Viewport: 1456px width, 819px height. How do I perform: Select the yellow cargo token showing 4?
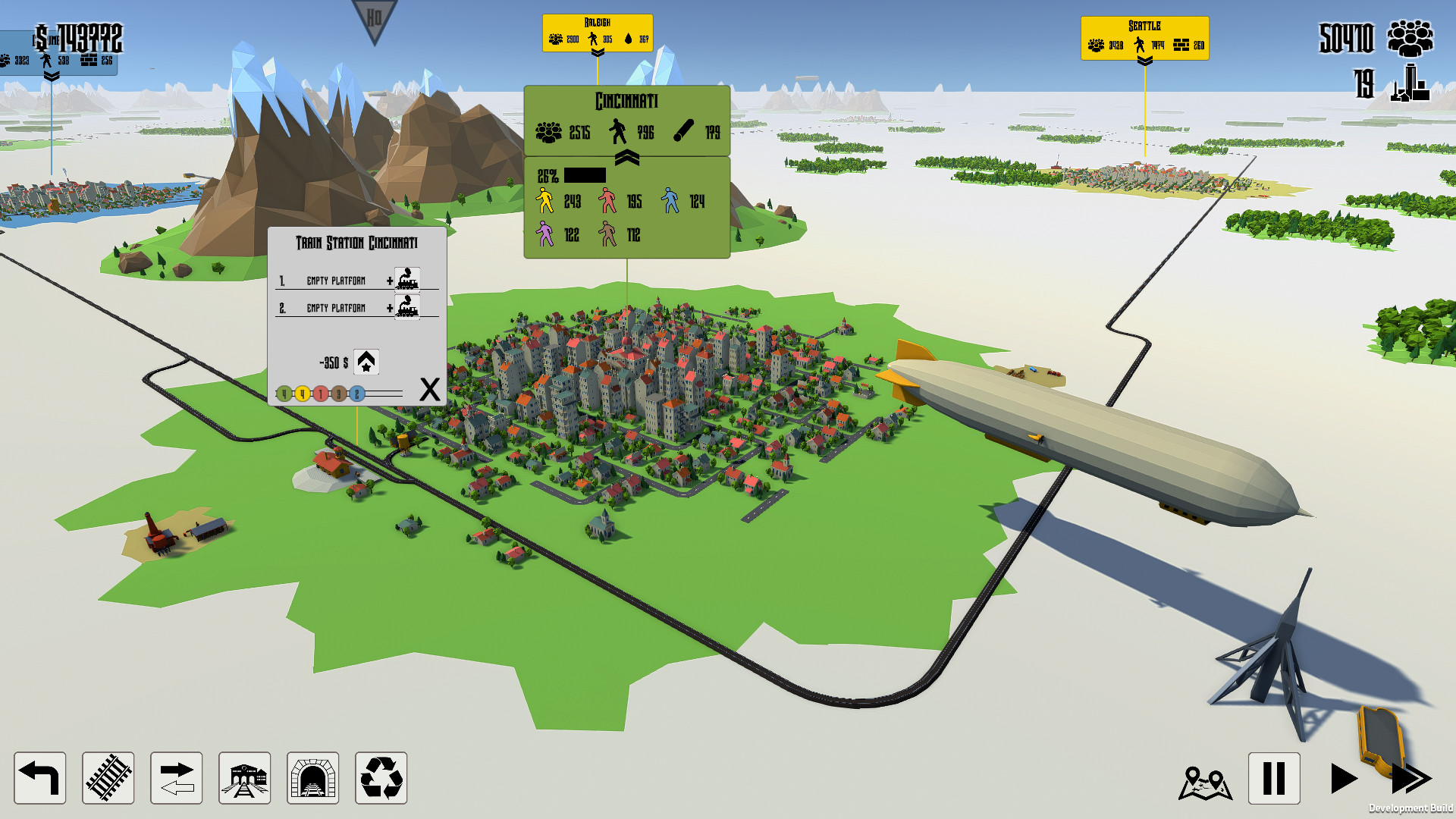[x=302, y=393]
